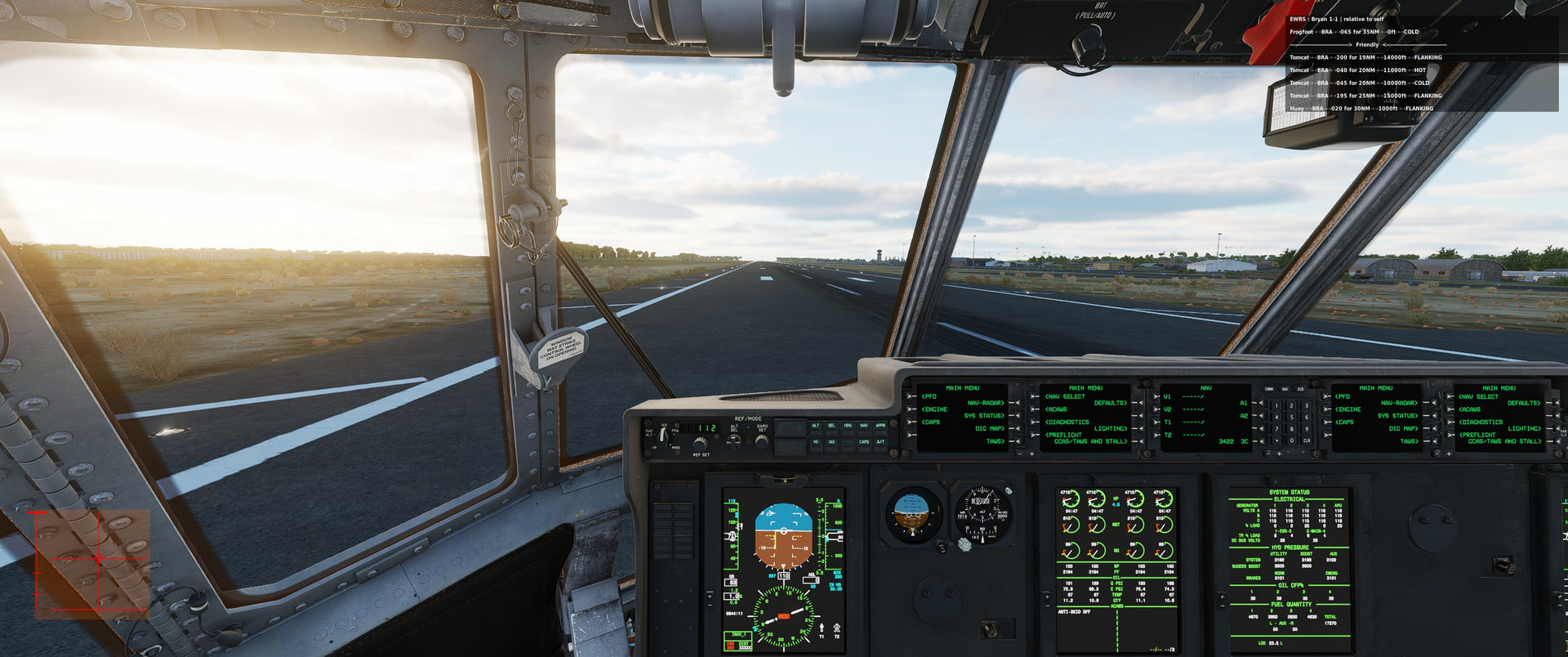Hit the CLR key on the keypad
The height and width of the screenshot is (657, 1568).
point(1307,440)
